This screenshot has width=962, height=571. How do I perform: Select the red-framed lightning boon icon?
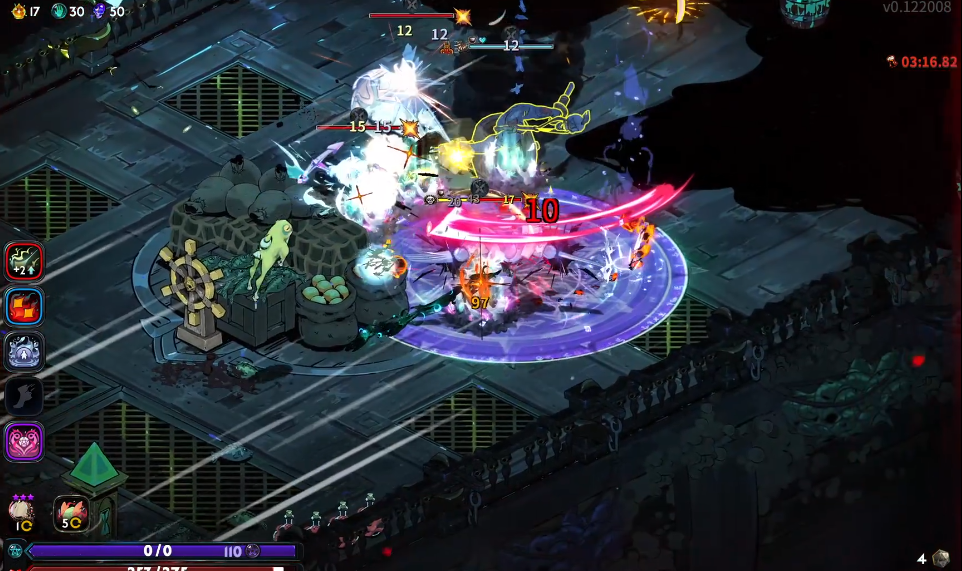tap(24, 262)
